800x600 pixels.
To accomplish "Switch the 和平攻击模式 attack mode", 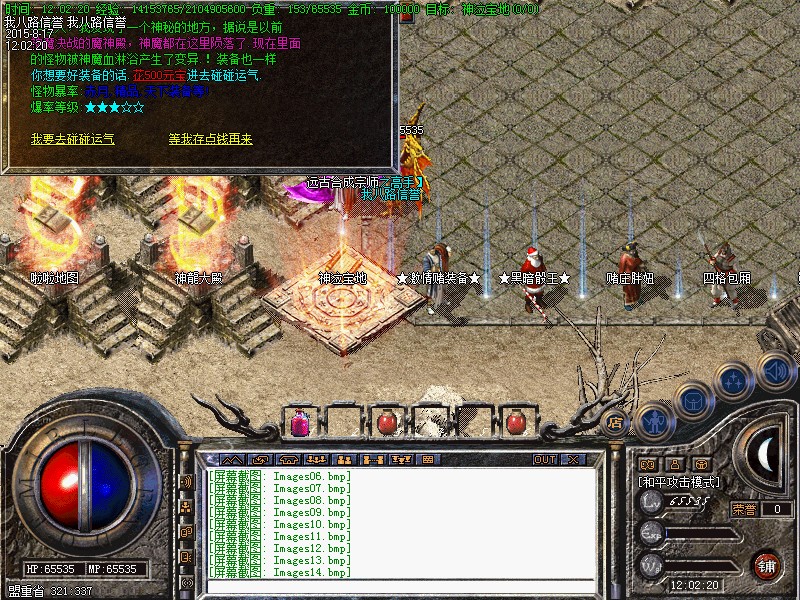I will point(679,482).
